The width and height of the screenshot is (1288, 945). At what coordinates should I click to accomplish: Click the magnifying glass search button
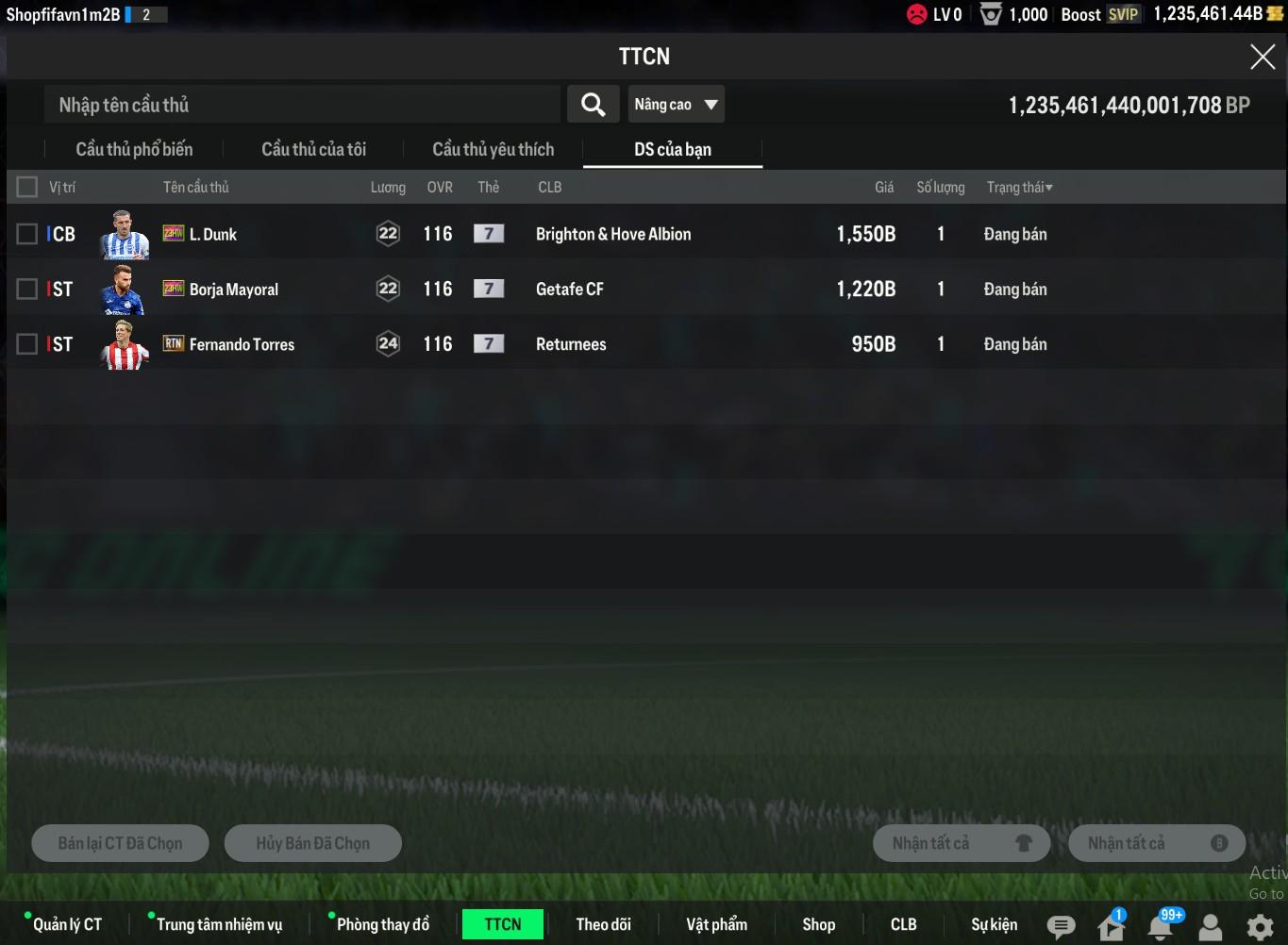pyautogui.click(x=593, y=105)
